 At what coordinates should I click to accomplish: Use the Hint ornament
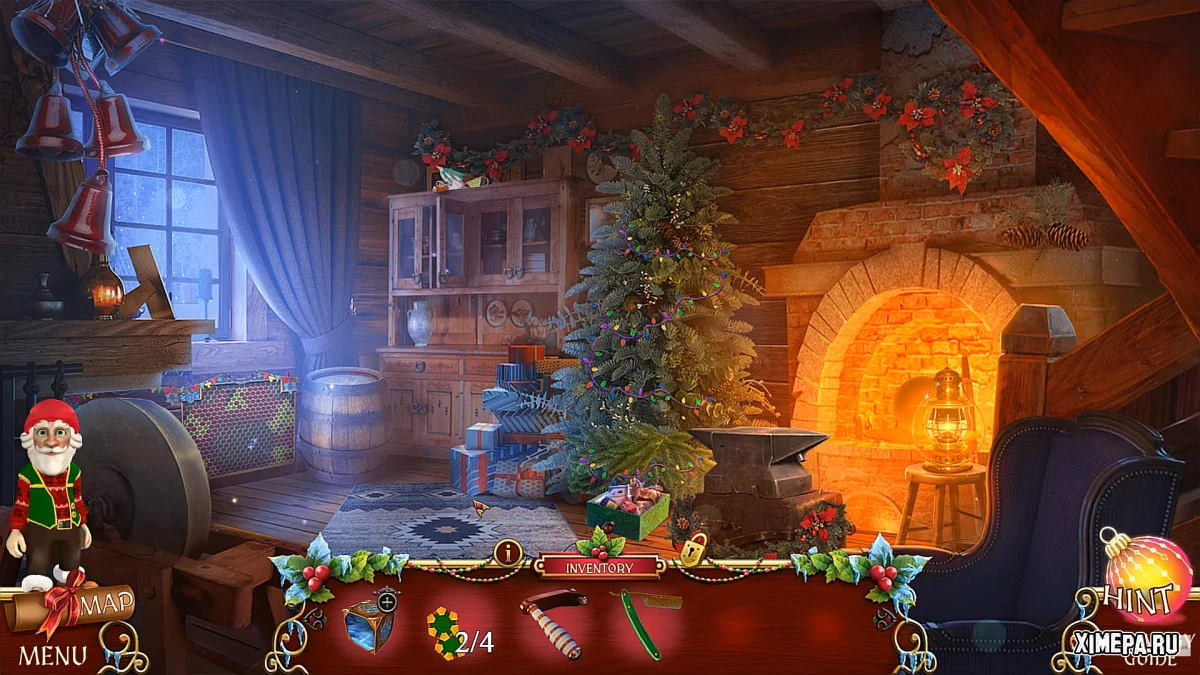click(x=1146, y=579)
